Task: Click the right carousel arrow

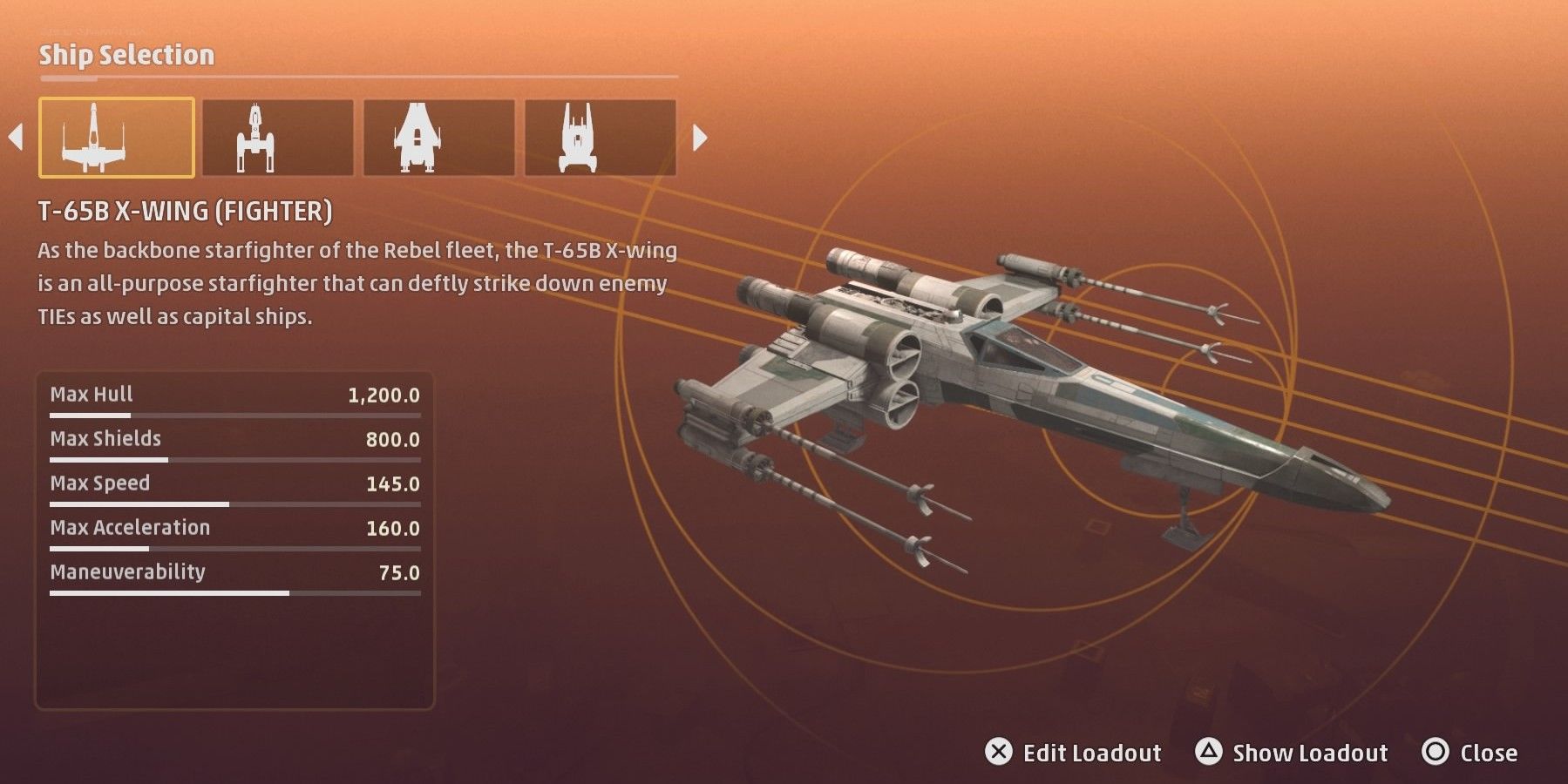Action: pyautogui.click(x=700, y=137)
